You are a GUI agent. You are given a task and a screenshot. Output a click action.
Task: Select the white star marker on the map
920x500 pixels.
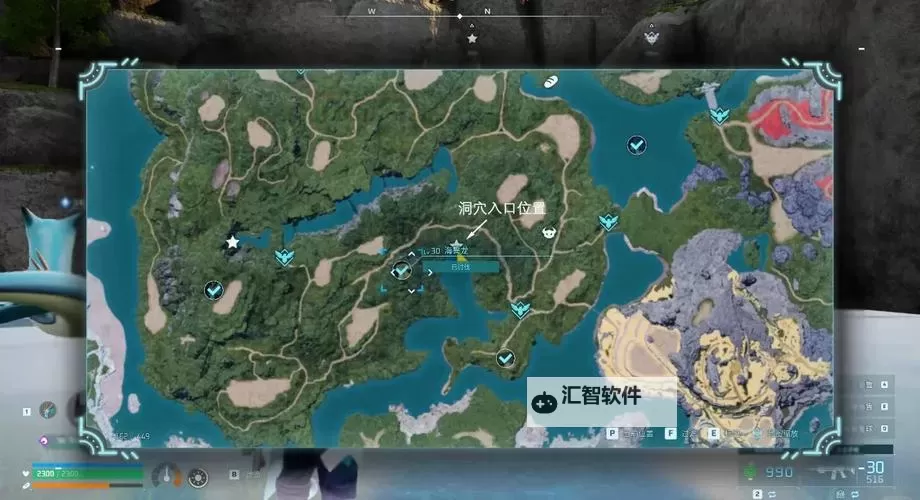(x=233, y=242)
